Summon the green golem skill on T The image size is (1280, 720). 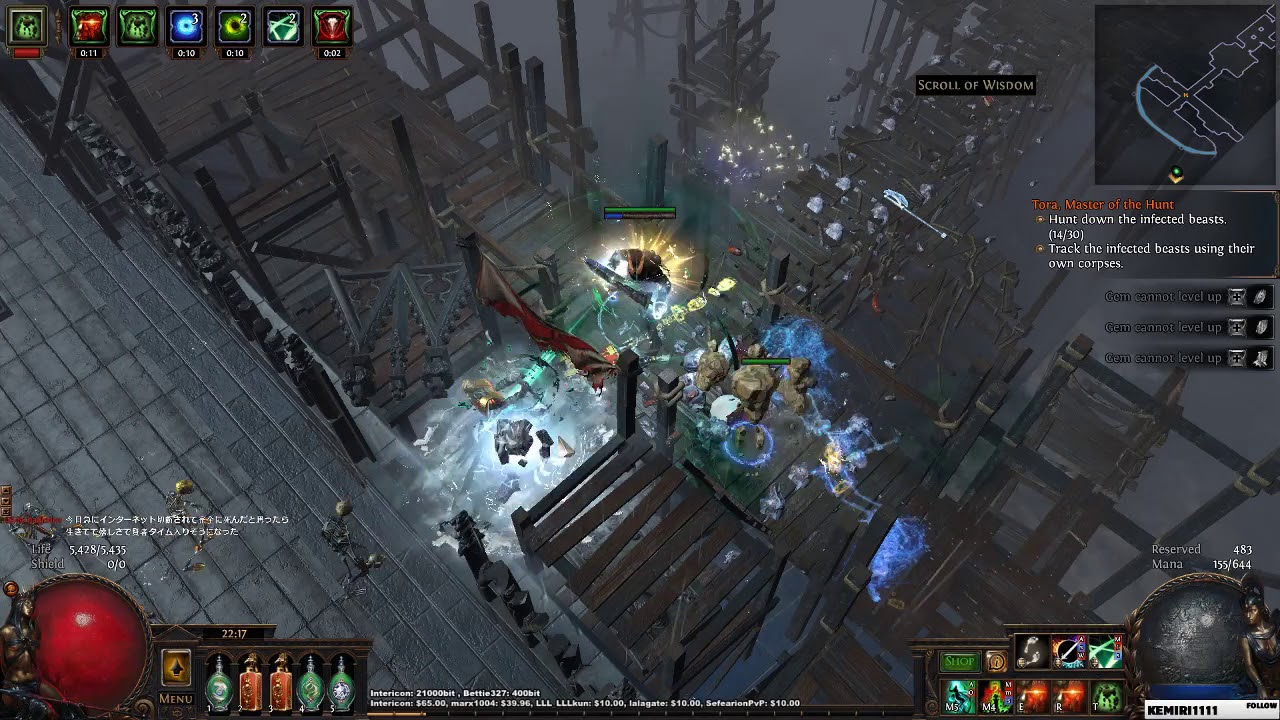click(x=1106, y=694)
